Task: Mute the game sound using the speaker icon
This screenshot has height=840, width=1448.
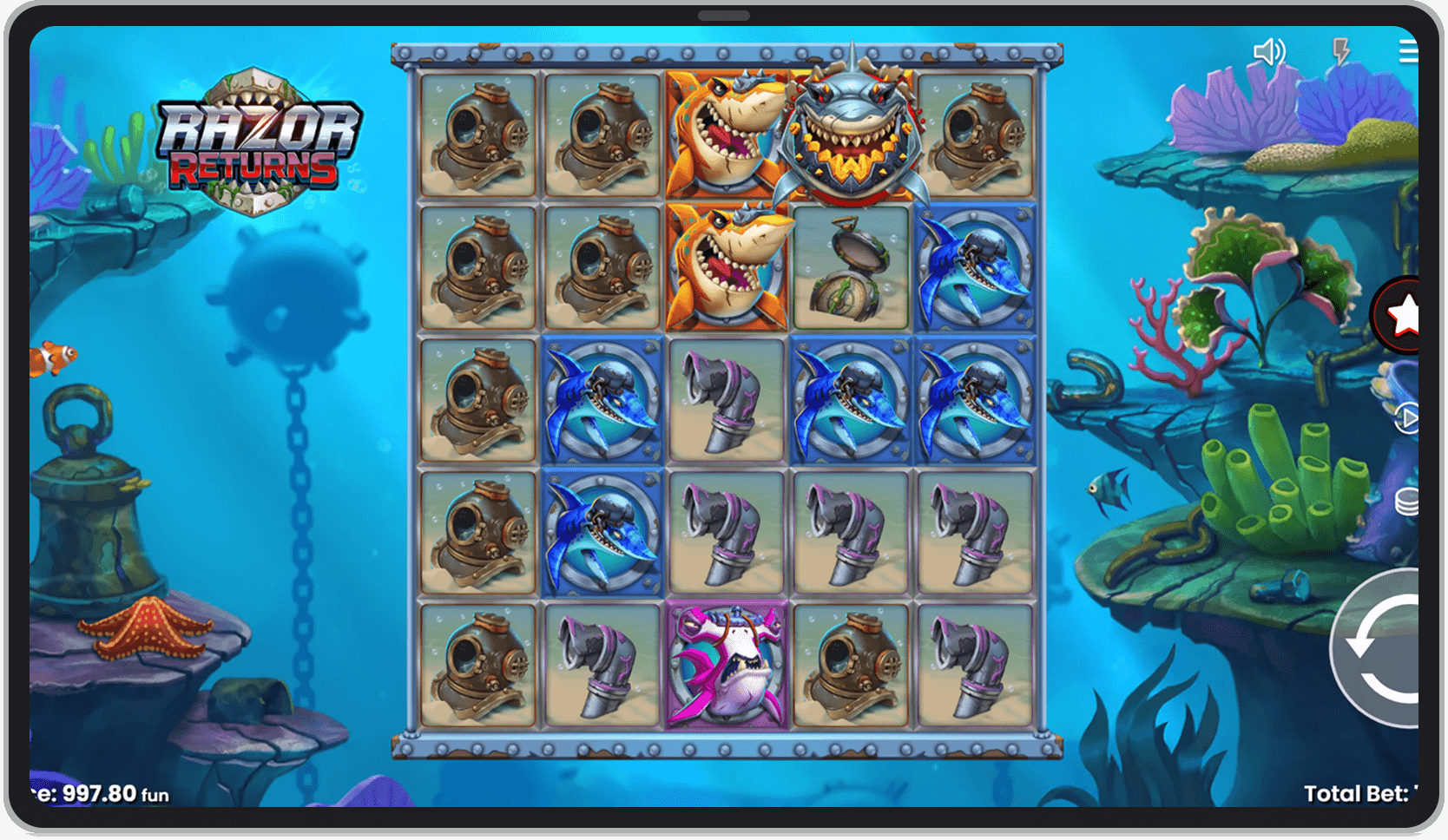Action: (x=1271, y=51)
